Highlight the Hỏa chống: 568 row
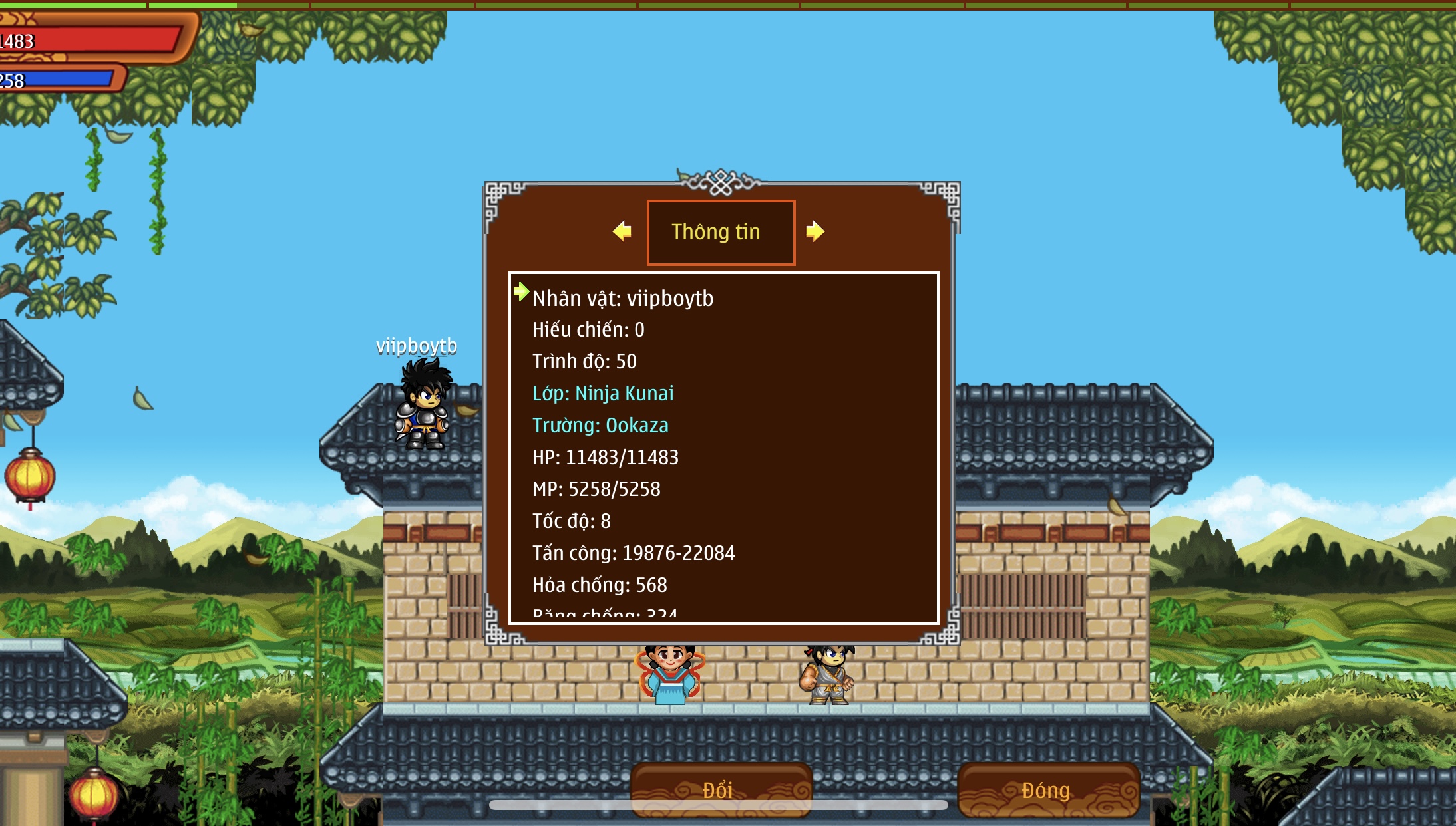The image size is (1456, 826). pyautogui.click(x=600, y=585)
